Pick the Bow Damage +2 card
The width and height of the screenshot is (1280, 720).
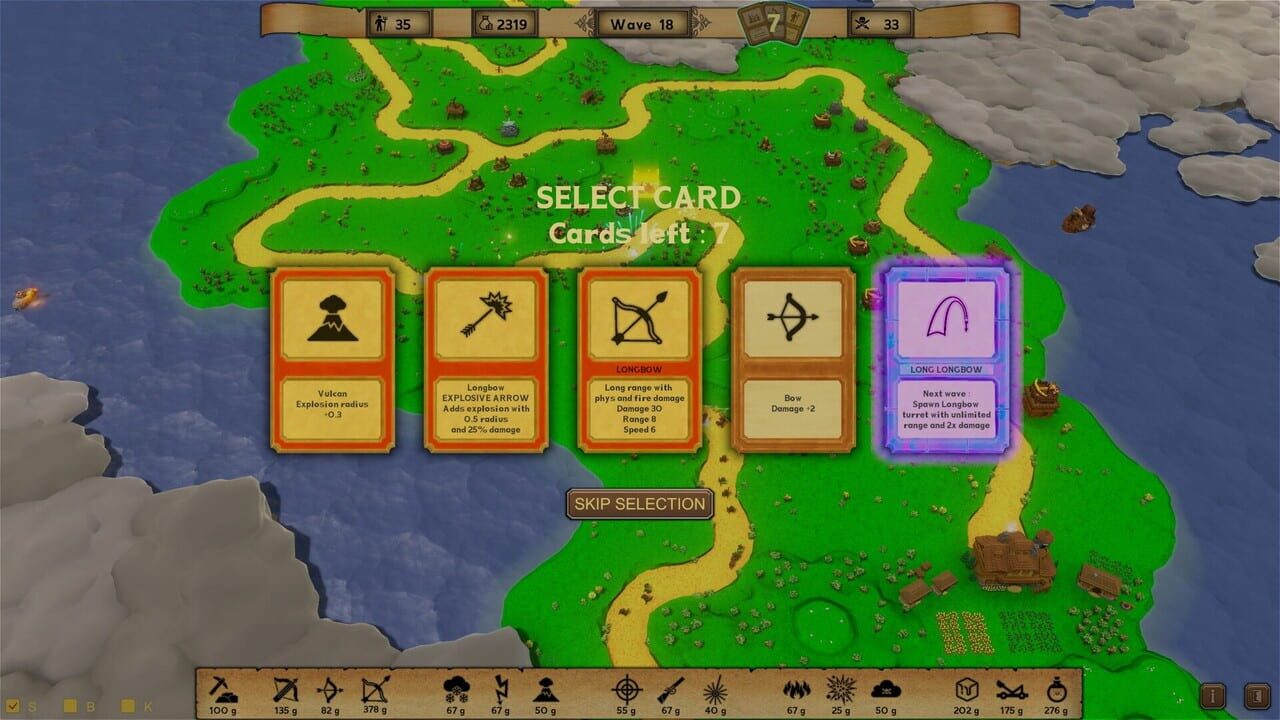pos(793,360)
